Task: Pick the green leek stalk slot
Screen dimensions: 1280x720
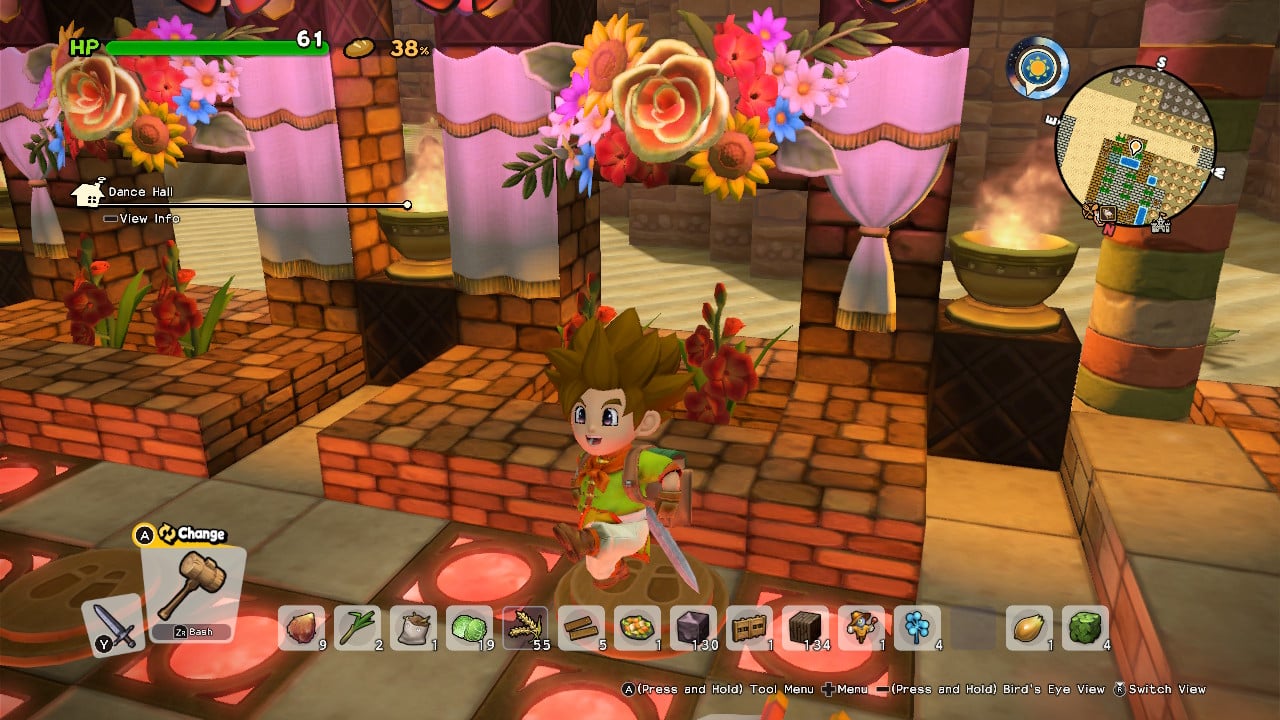Action: pos(358,628)
